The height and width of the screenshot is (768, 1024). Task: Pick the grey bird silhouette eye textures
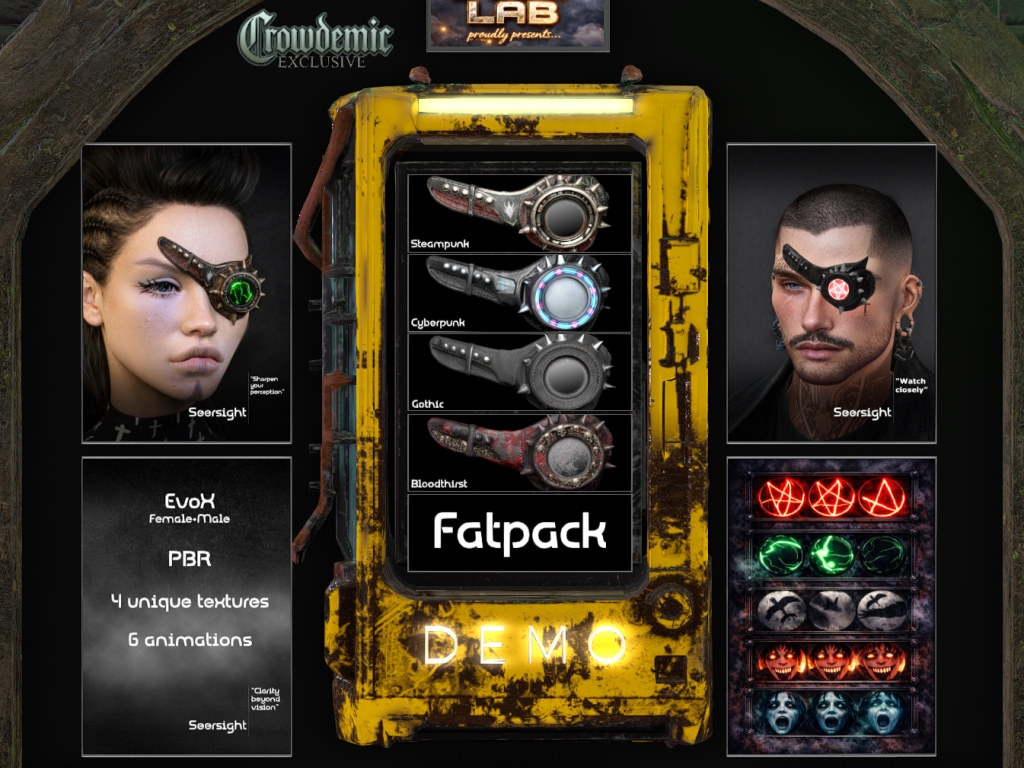pyautogui.click(x=831, y=608)
